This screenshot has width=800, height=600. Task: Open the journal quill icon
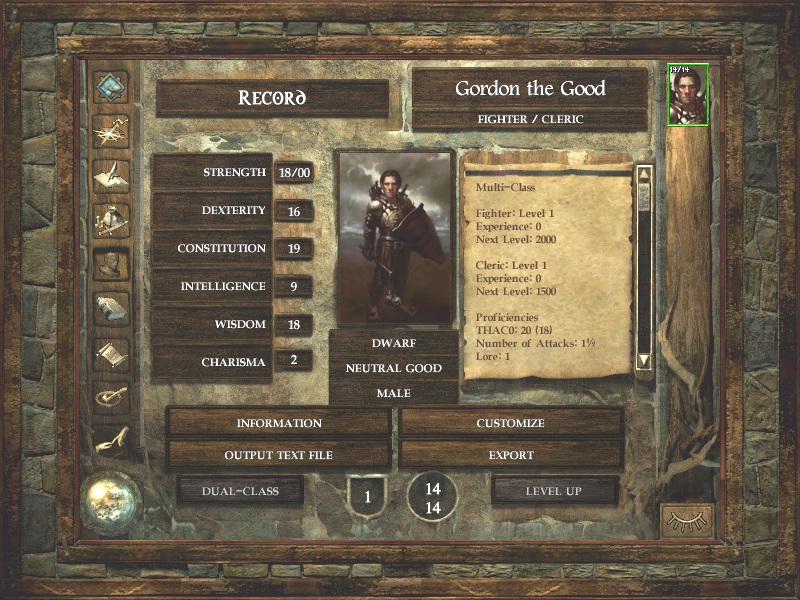(111, 176)
